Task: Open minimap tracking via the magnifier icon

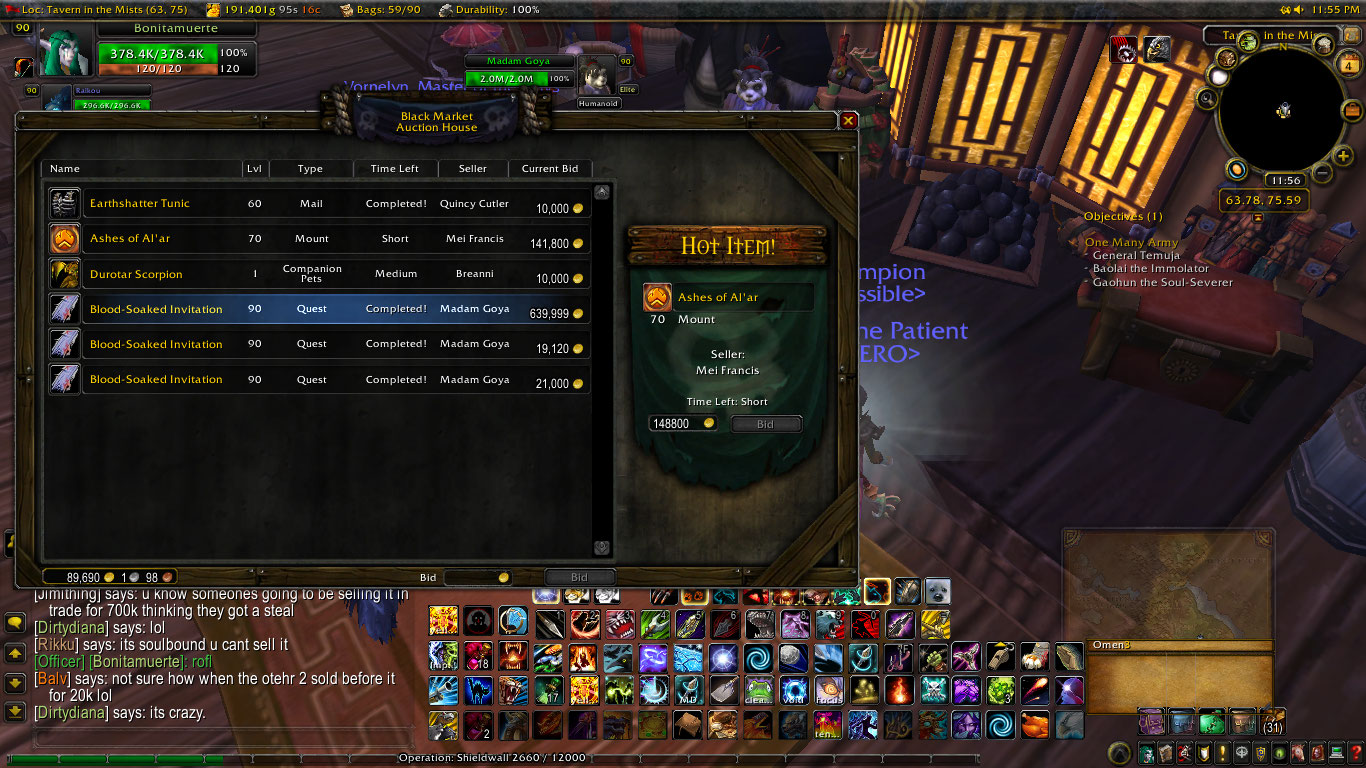Action: pos(1206,98)
